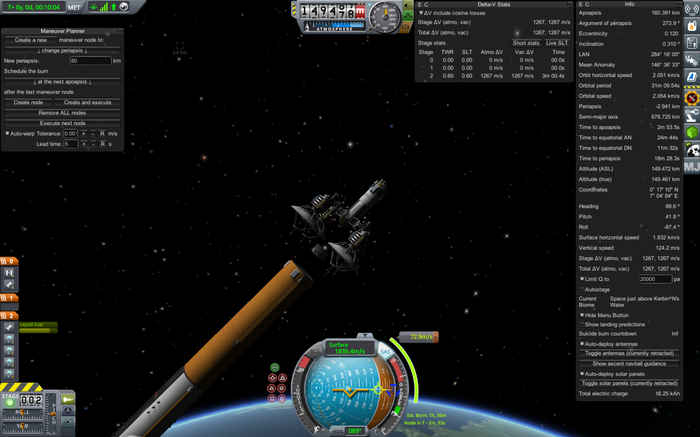Screen dimensions: 700x437
Task: Enable Show landing predictions
Action: (582, 324)
